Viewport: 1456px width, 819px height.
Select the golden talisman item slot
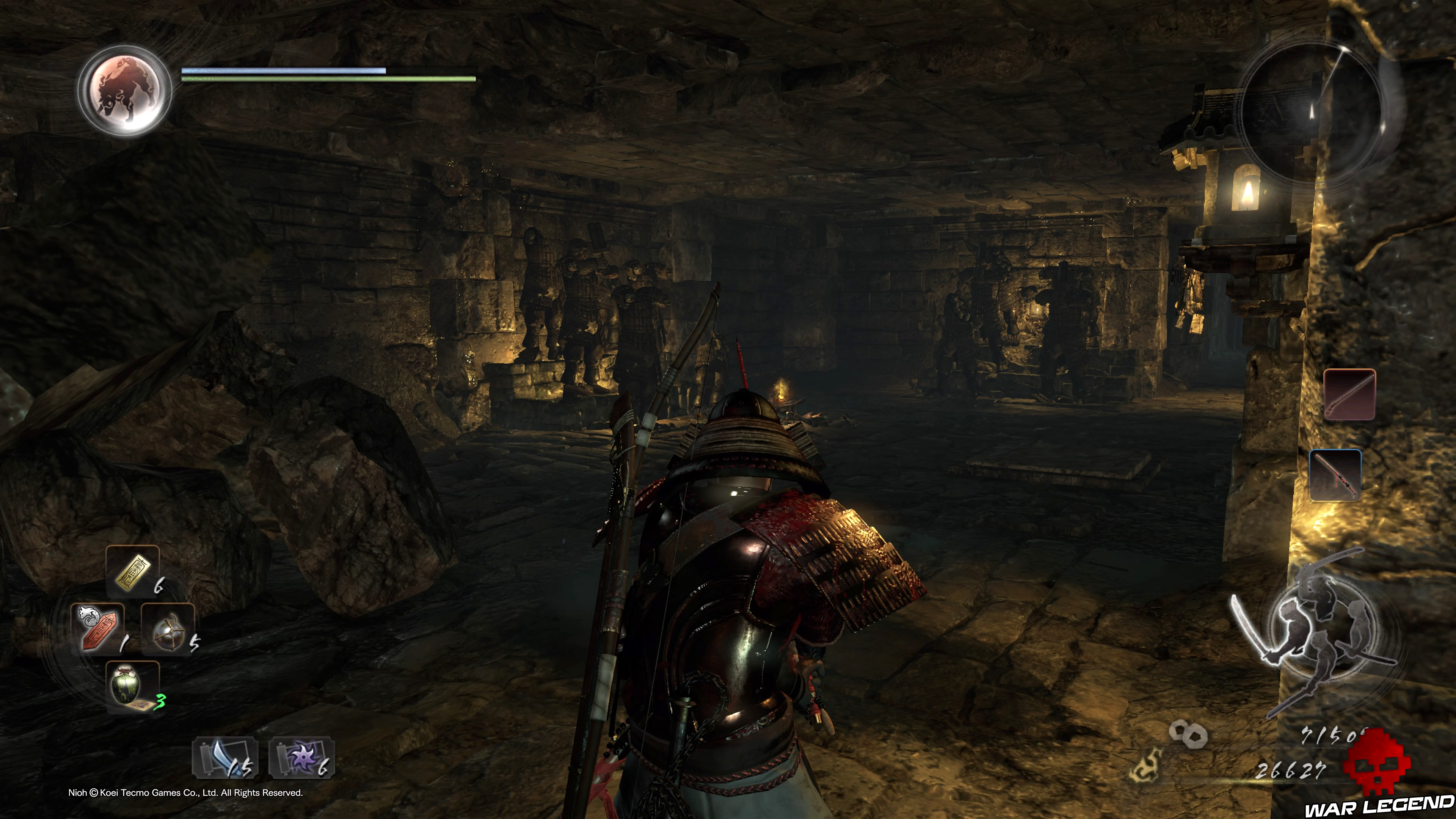133,571
